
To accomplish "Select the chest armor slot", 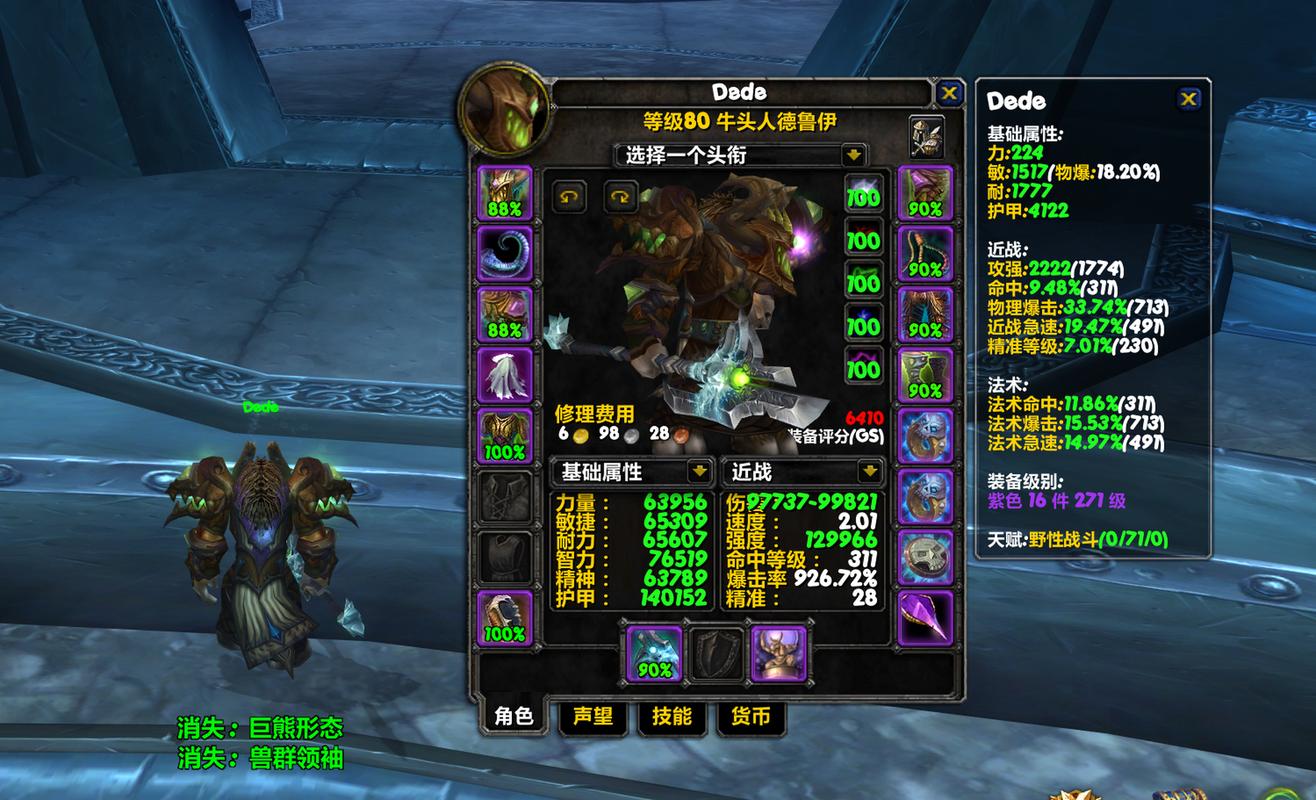I will click(x=505, y=435).
